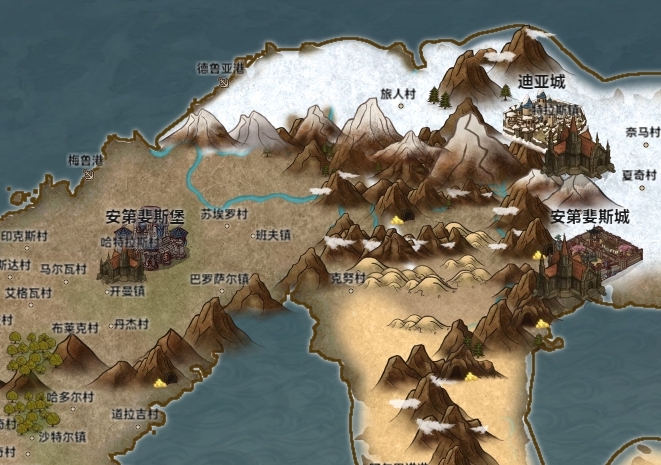The height and width of the screenshot is (465, 661).
Task: Select the 梅鲁港 port marker
Action: [x=88, y=173]
